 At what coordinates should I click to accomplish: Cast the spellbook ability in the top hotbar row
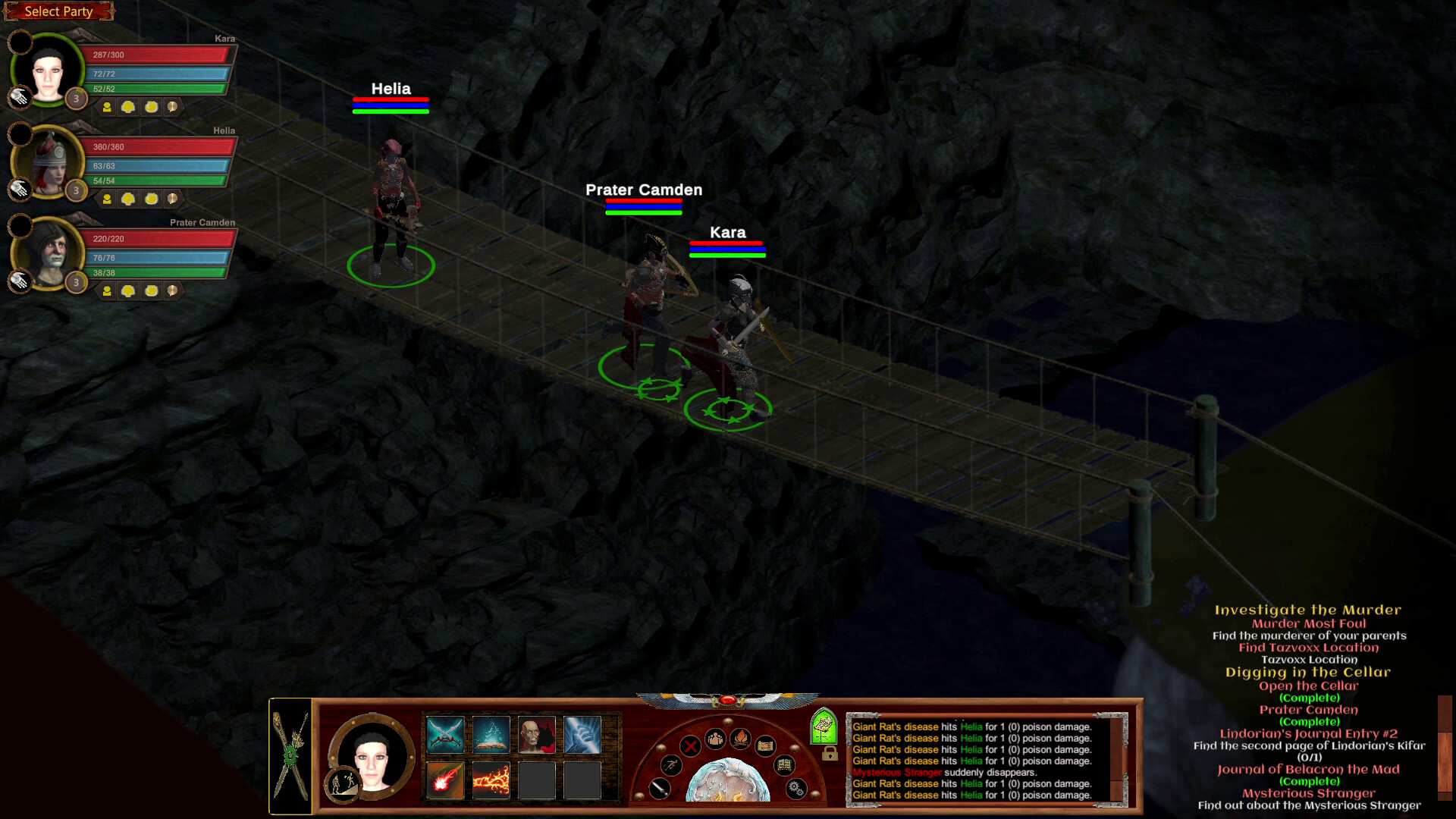[491, 734]
